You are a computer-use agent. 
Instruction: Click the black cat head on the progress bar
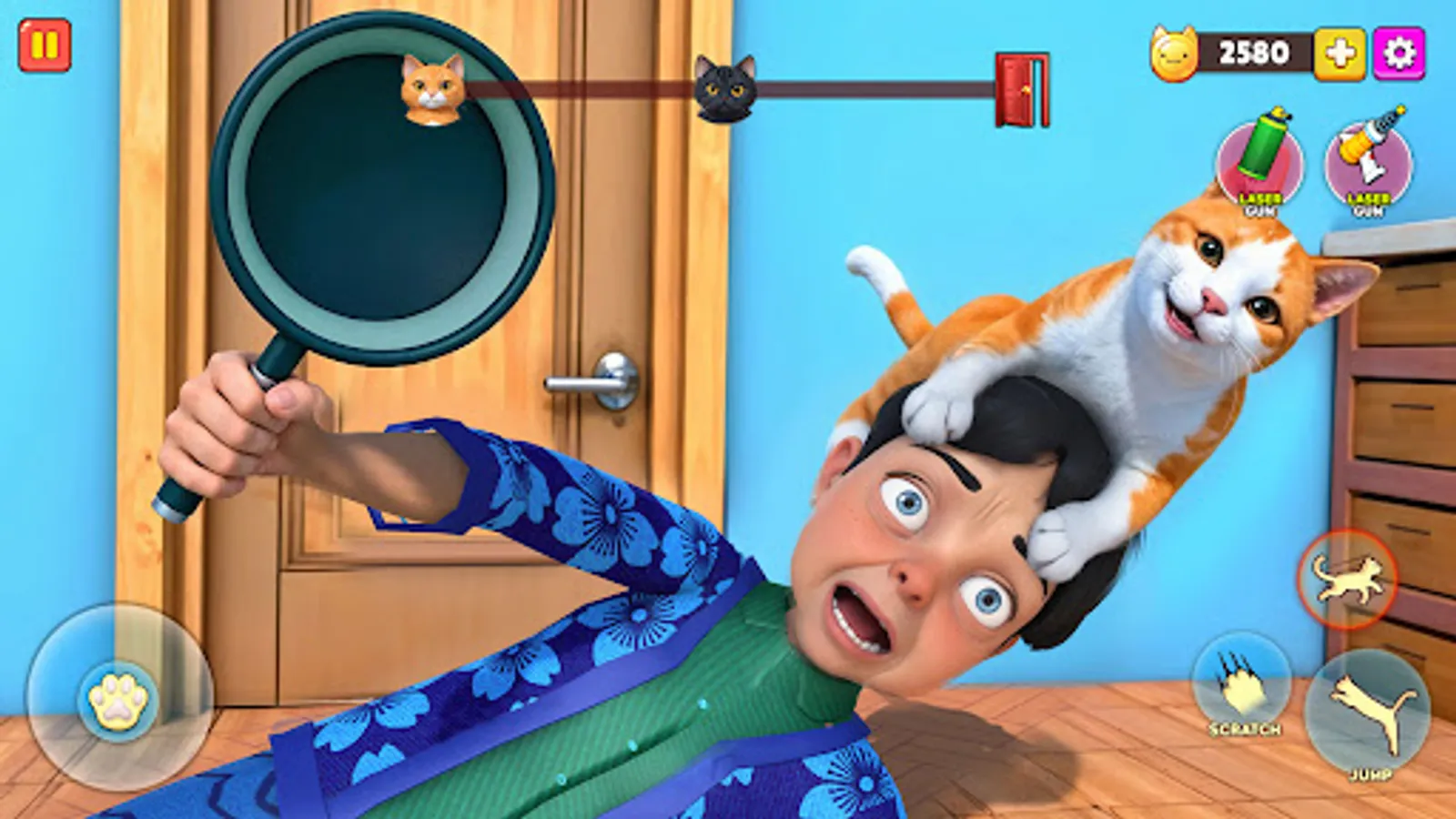(x=727, y=88)
